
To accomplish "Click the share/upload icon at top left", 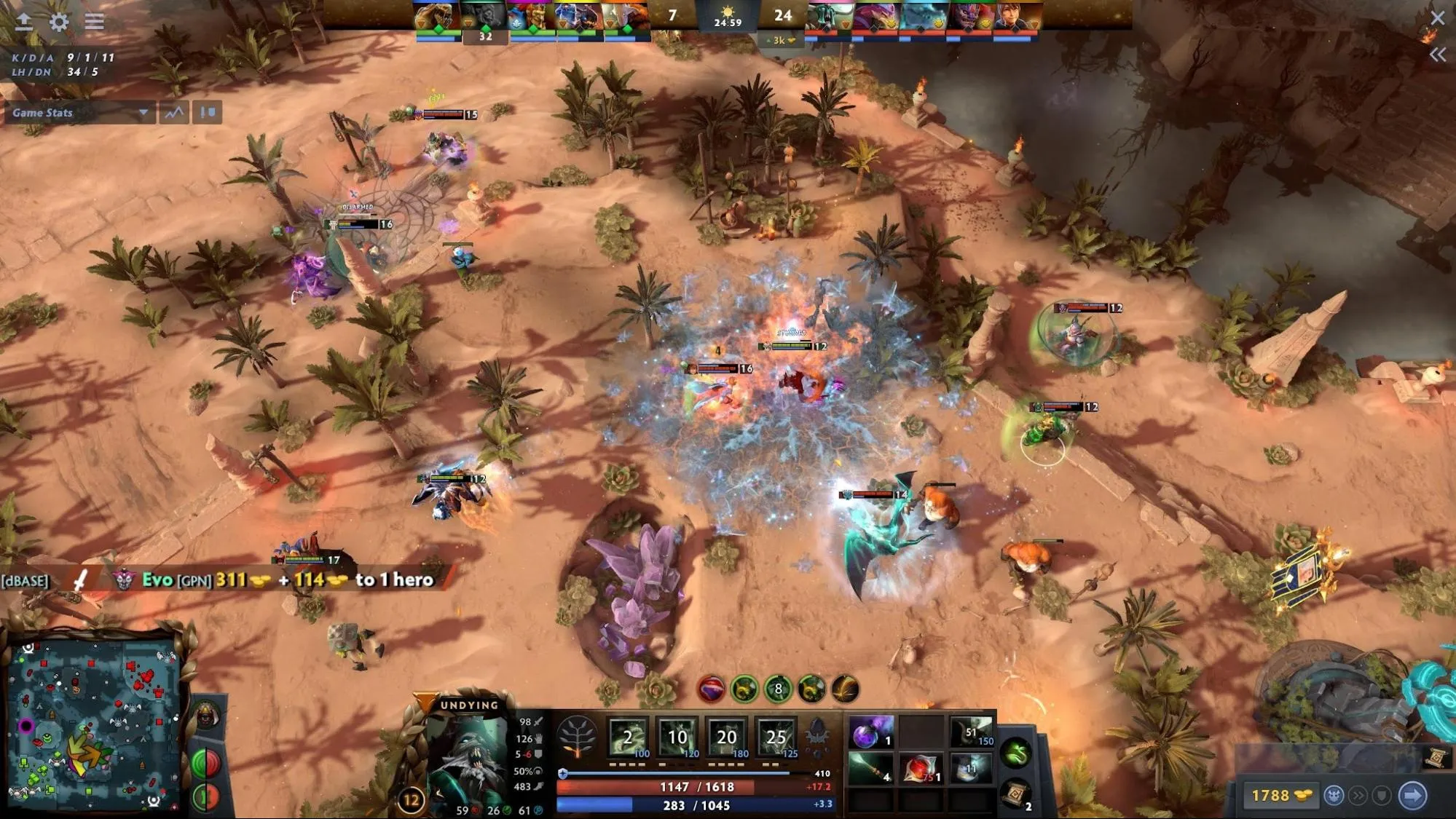I will pos(23,21).
